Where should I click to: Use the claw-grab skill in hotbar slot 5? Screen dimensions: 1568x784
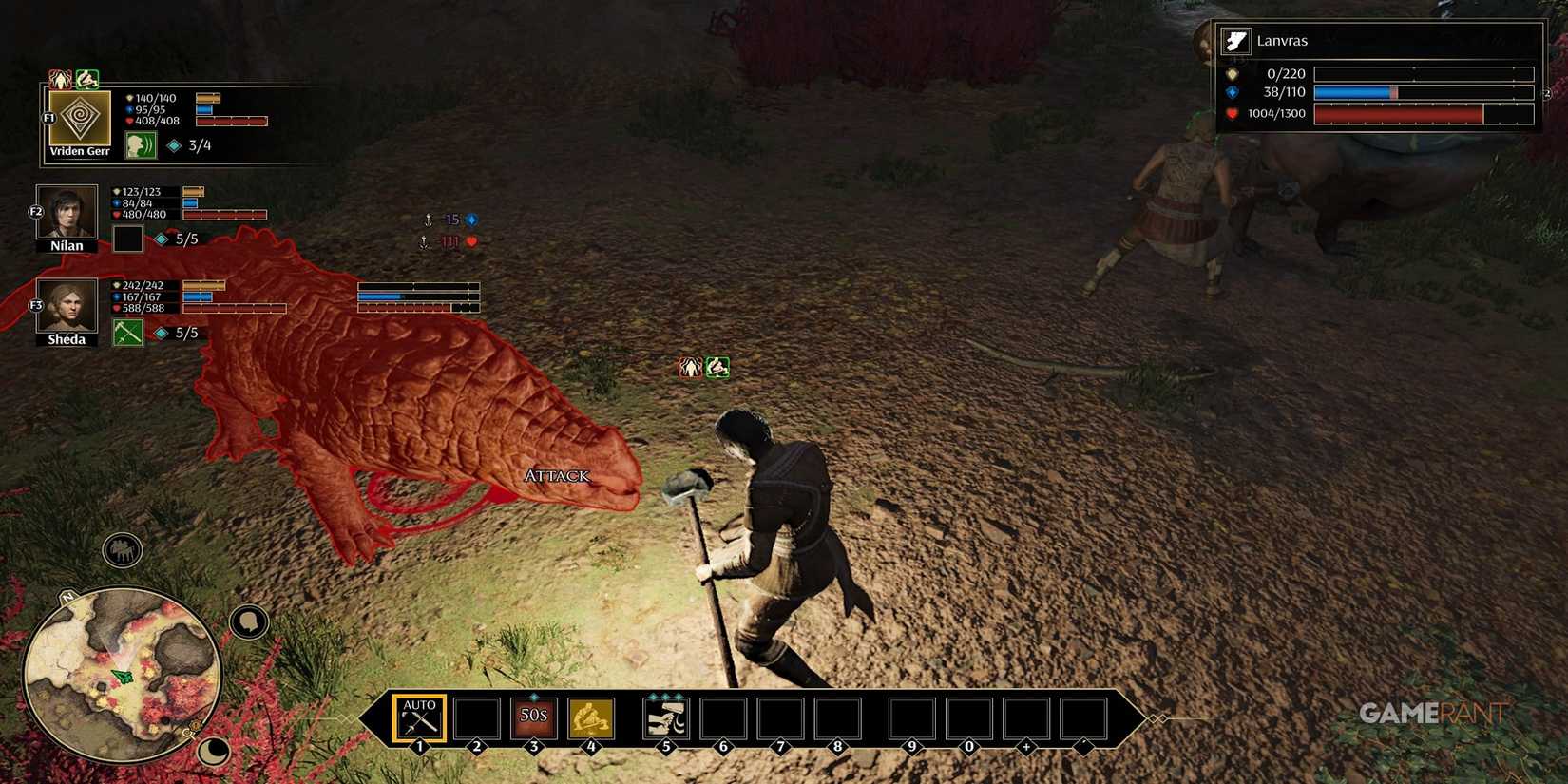(665, 718)
